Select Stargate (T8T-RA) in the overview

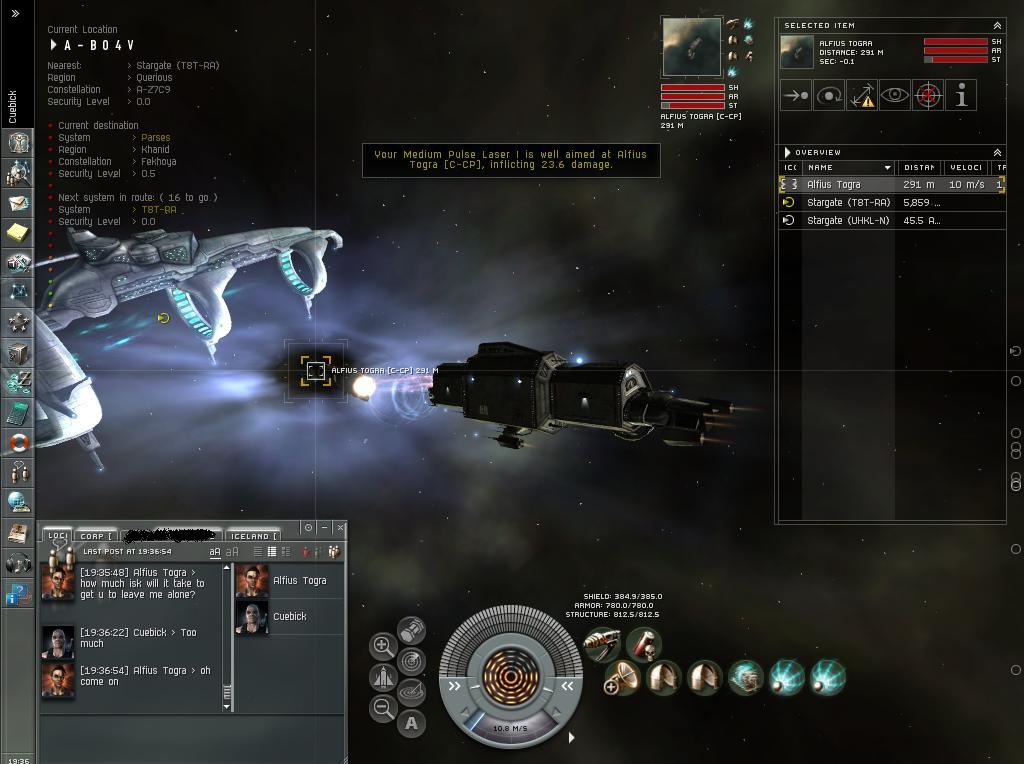click(x=848, y=202)
